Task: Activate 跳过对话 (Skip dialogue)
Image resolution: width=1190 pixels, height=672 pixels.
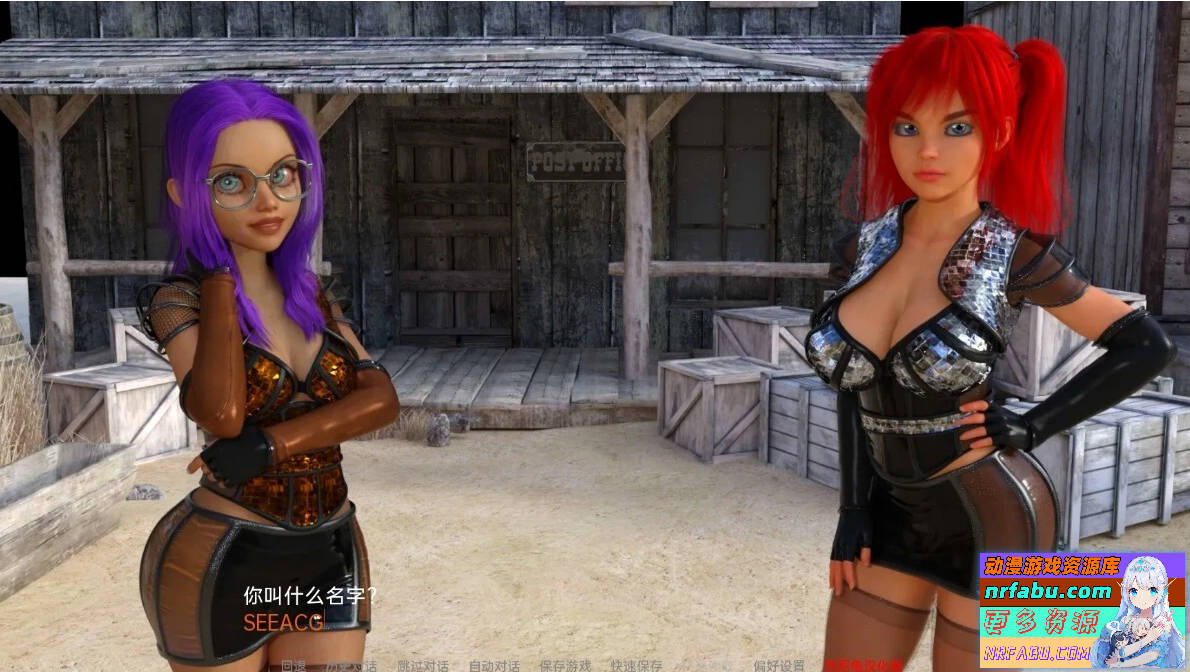Action: point(422,666)
